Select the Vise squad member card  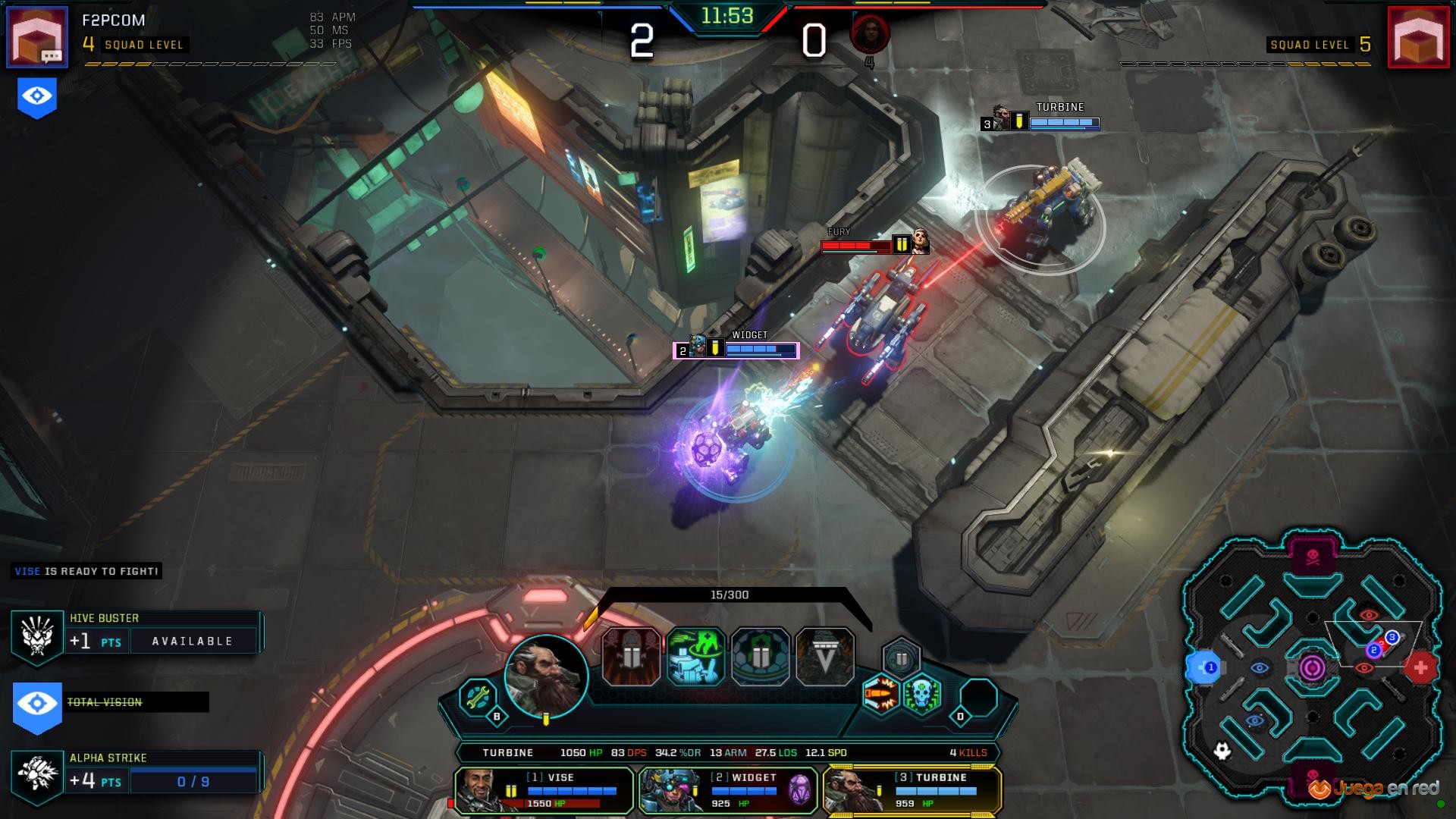[x=544, y=790]
